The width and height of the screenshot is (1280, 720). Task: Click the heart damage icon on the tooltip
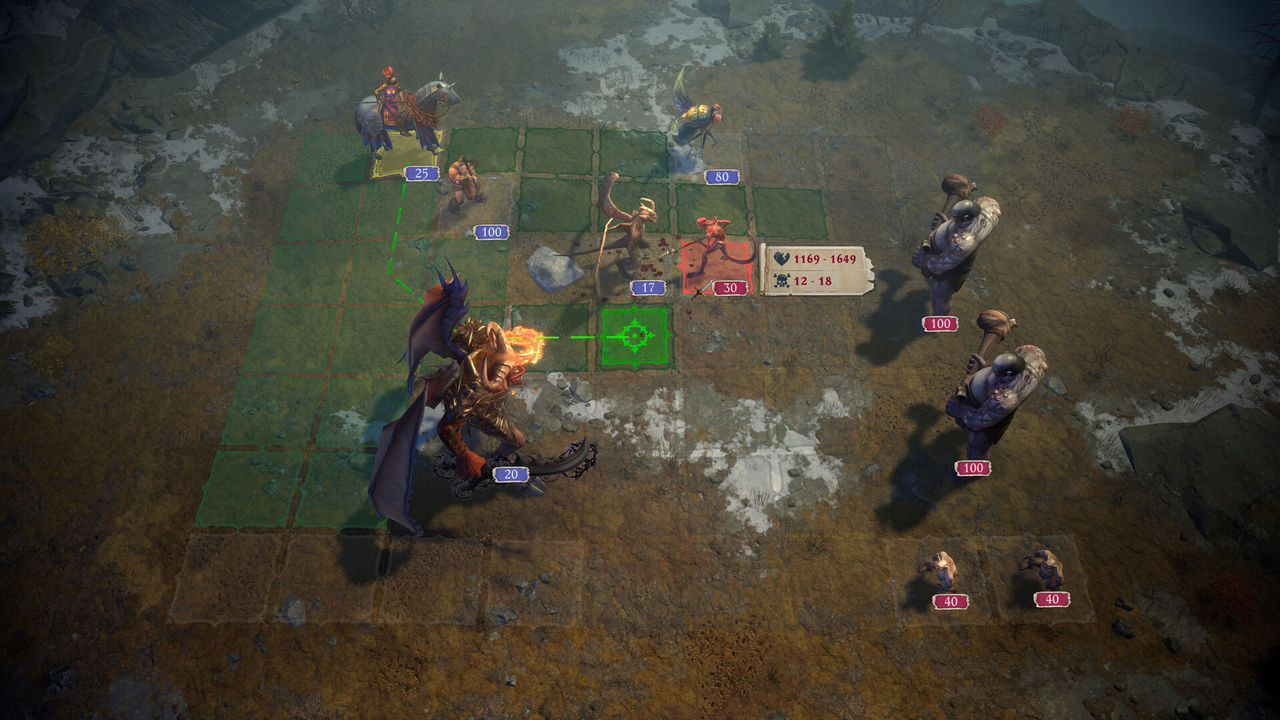782,258
